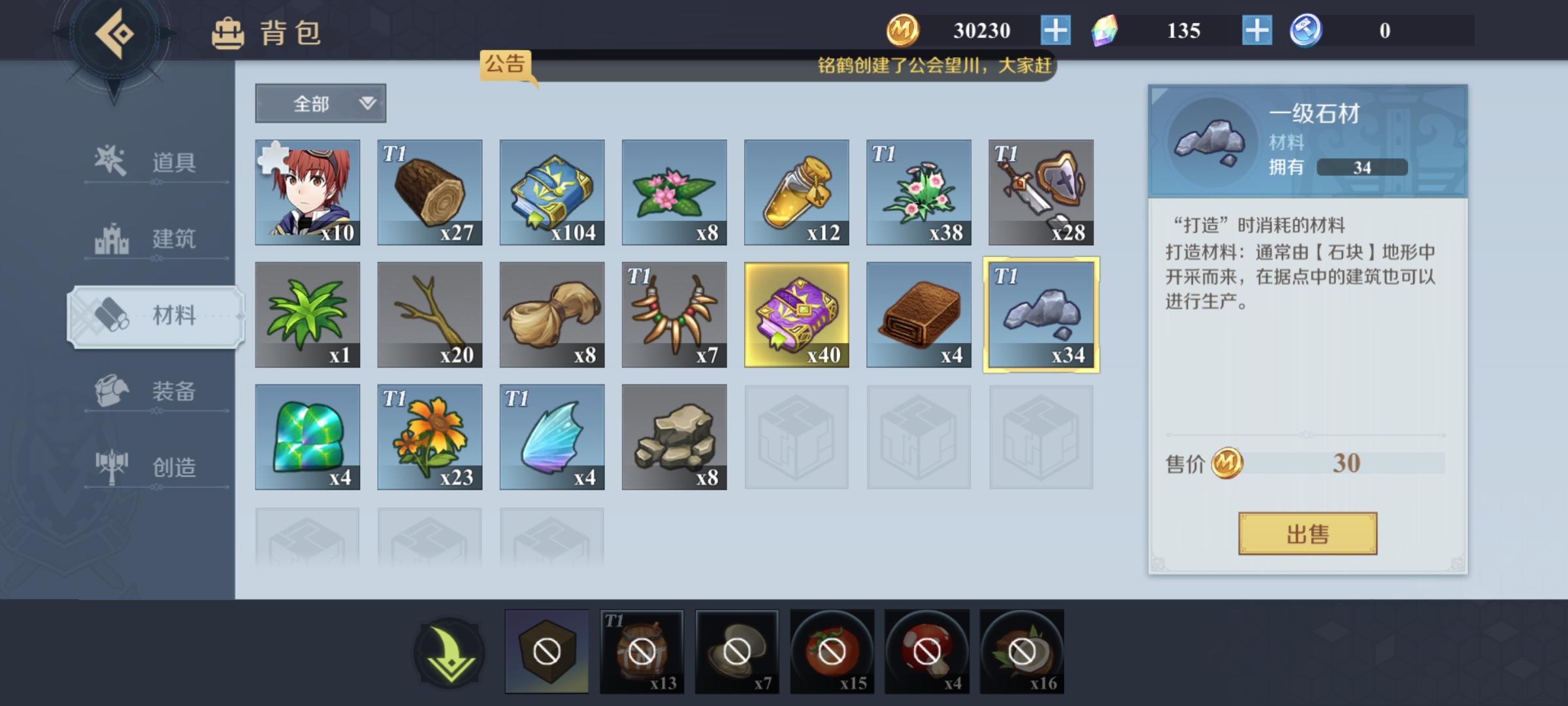The image size is (1568, 706).
Task: Click the tooth necklace material x7
Action: click(674, 314)
